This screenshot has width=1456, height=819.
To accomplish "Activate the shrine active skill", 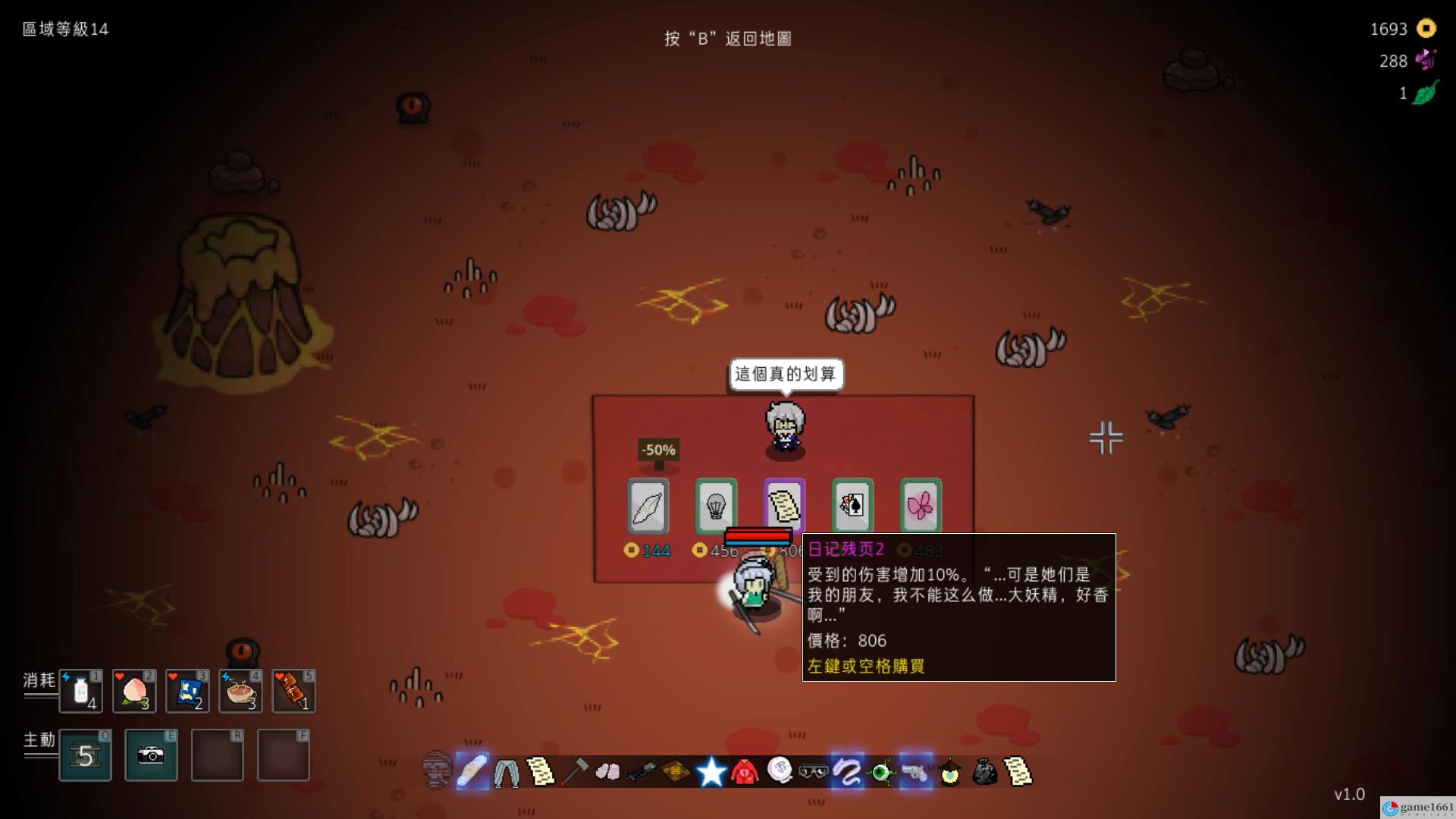I will pyautogui.click(x=85, y=755).
